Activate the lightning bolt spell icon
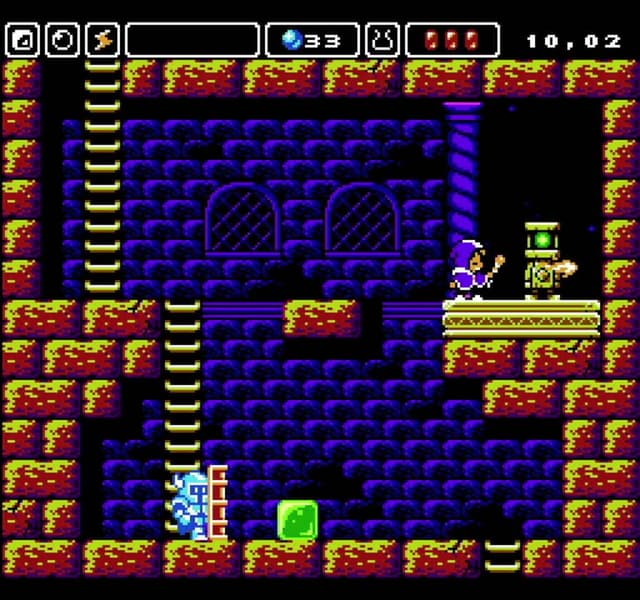The height and width of the screenshot is (600, 640). click(102, 40)
